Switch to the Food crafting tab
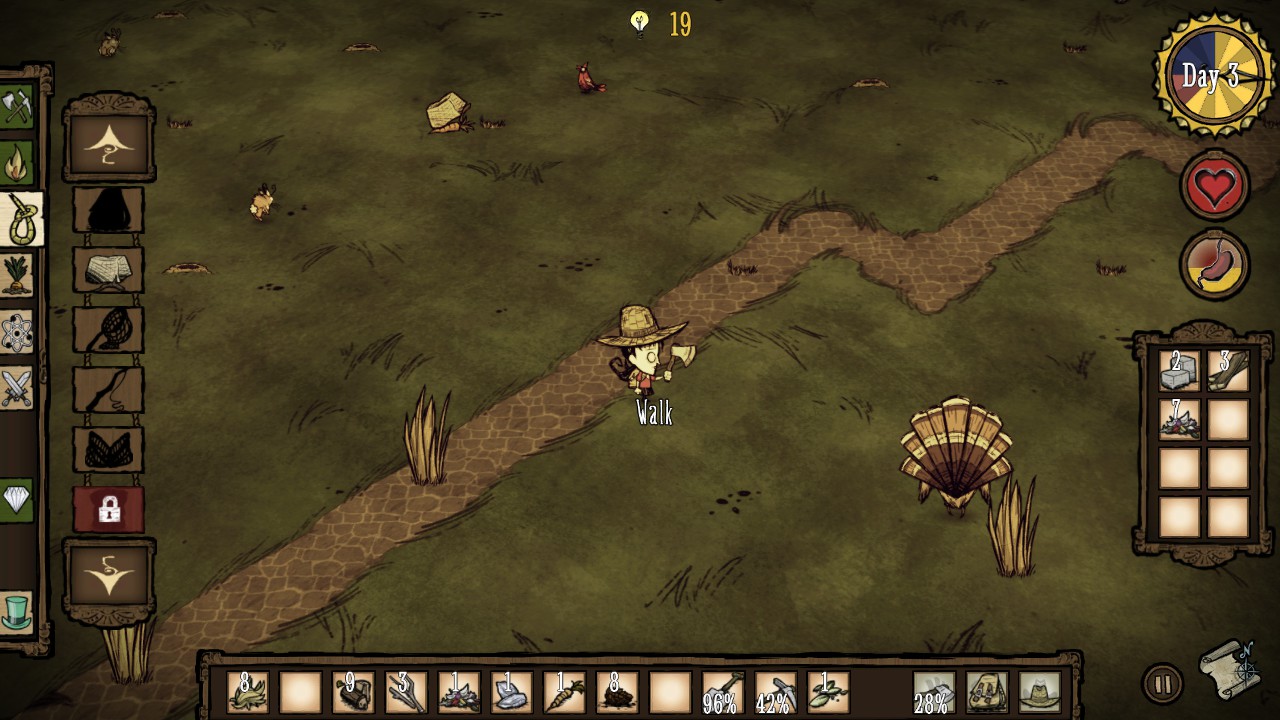The height and width of the screenshot is (720, 1280). coord(17,274)
